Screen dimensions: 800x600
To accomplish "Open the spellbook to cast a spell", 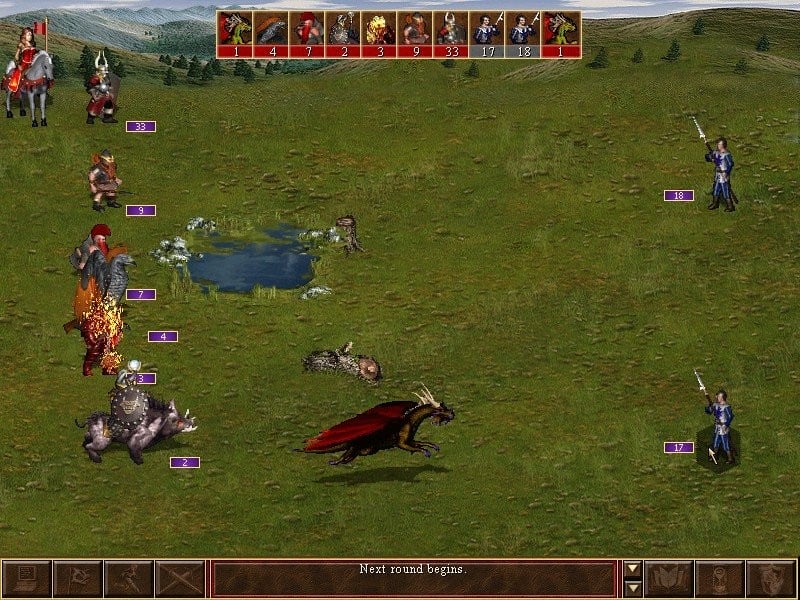I will click(669, 579).
